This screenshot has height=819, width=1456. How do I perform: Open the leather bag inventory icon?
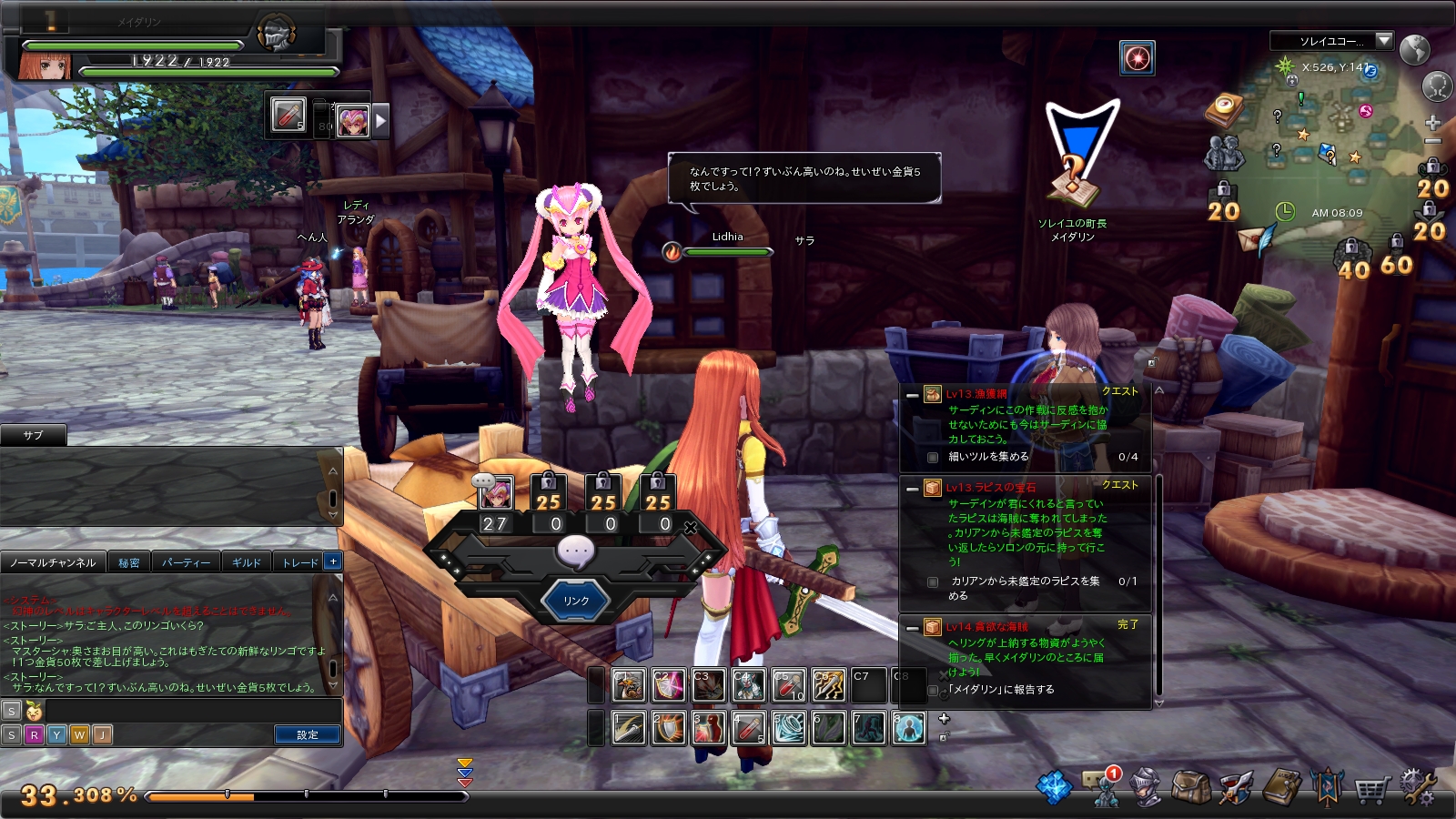click(1189, 787)
